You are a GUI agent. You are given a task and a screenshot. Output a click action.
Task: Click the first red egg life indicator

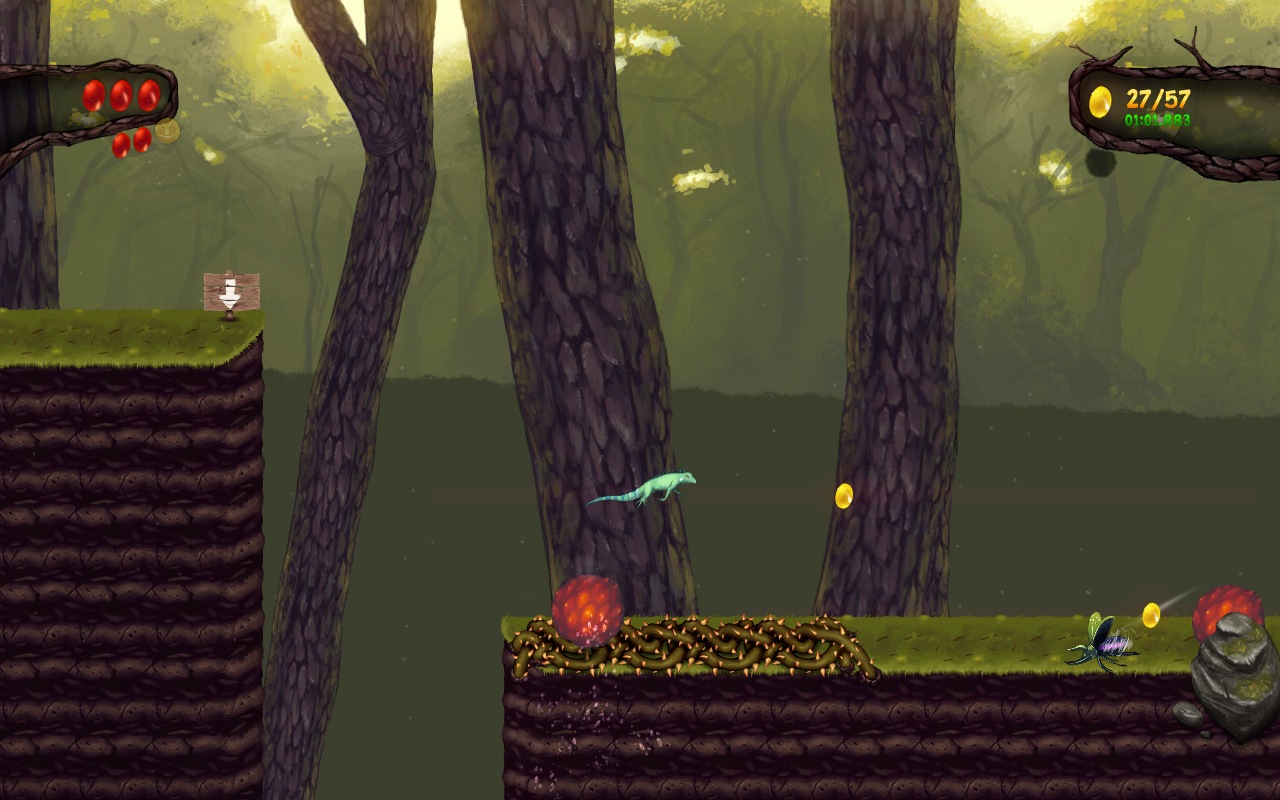[x=93, y=96]
